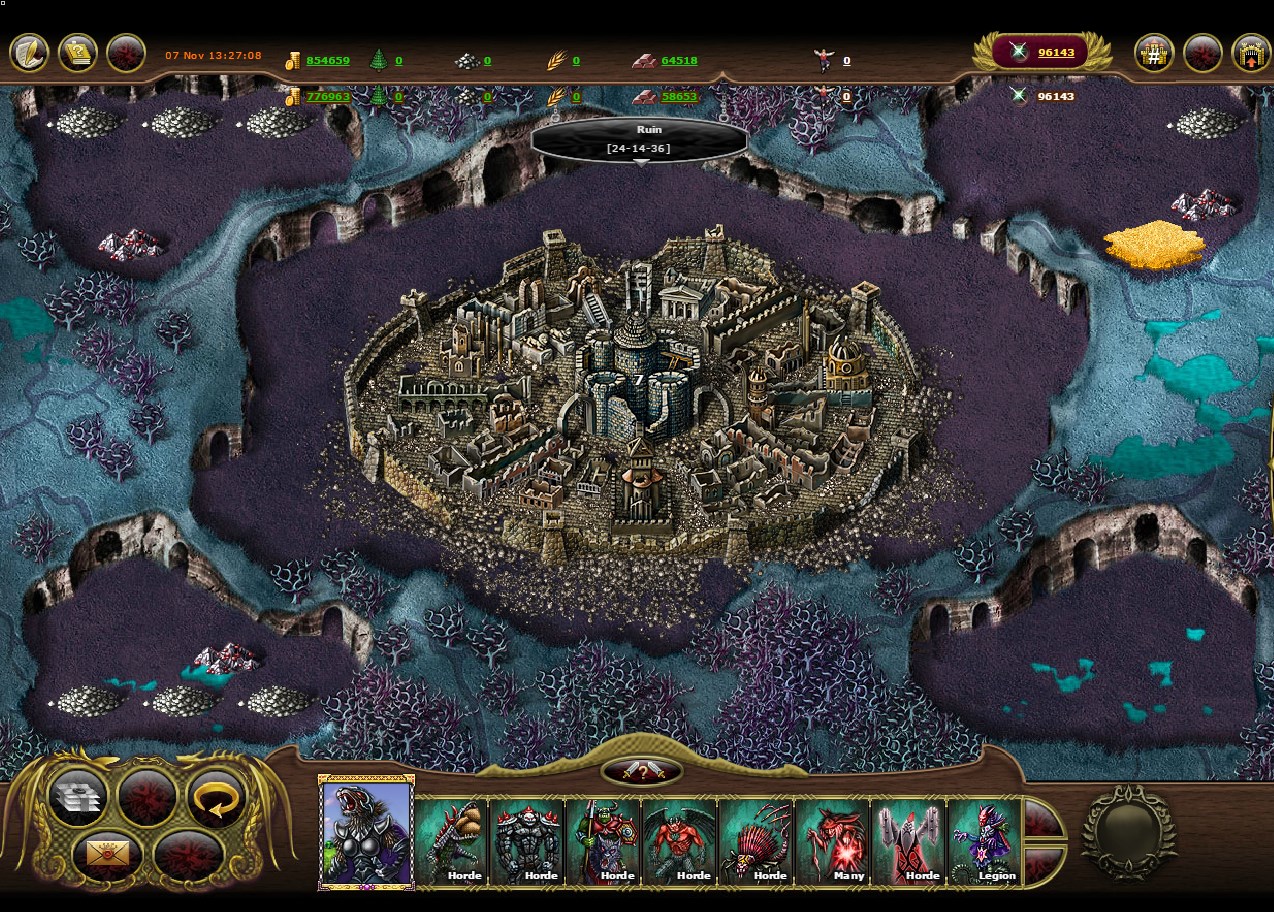The height and width of the screenshot is (912, 1274).
Task: Open the crossed swords battle points badge
Action: pyautogui.click(x=1040, y=52)
